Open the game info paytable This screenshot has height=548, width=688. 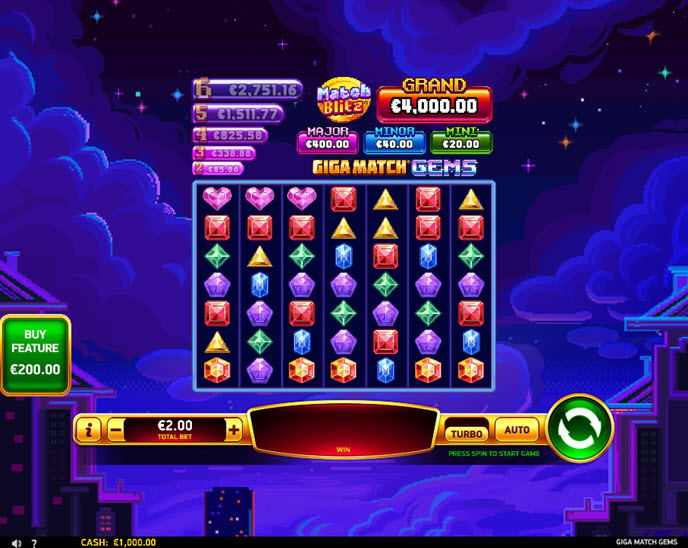coord(89,430)
